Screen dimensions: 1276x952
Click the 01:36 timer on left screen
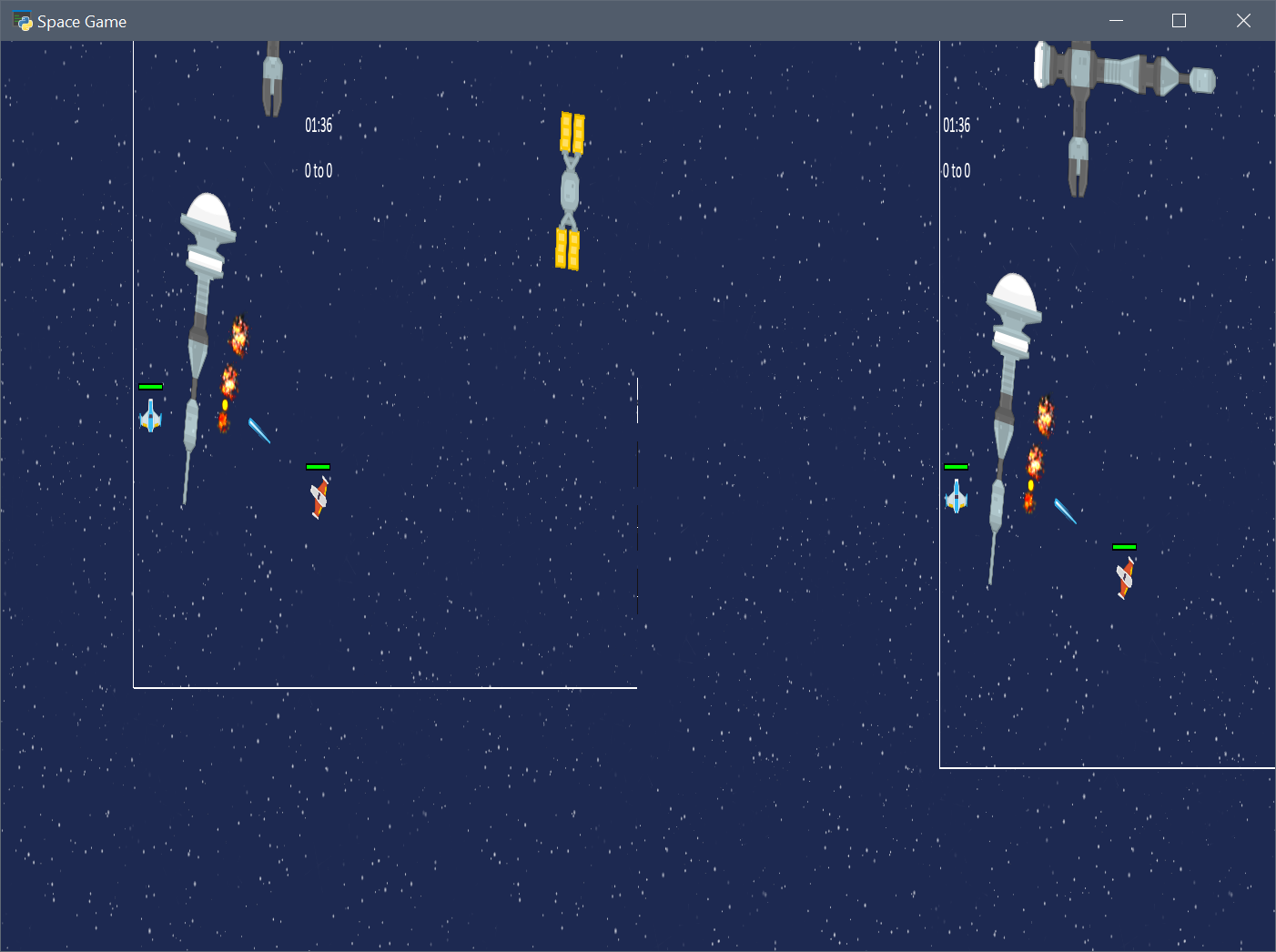(x=319, y=126)
